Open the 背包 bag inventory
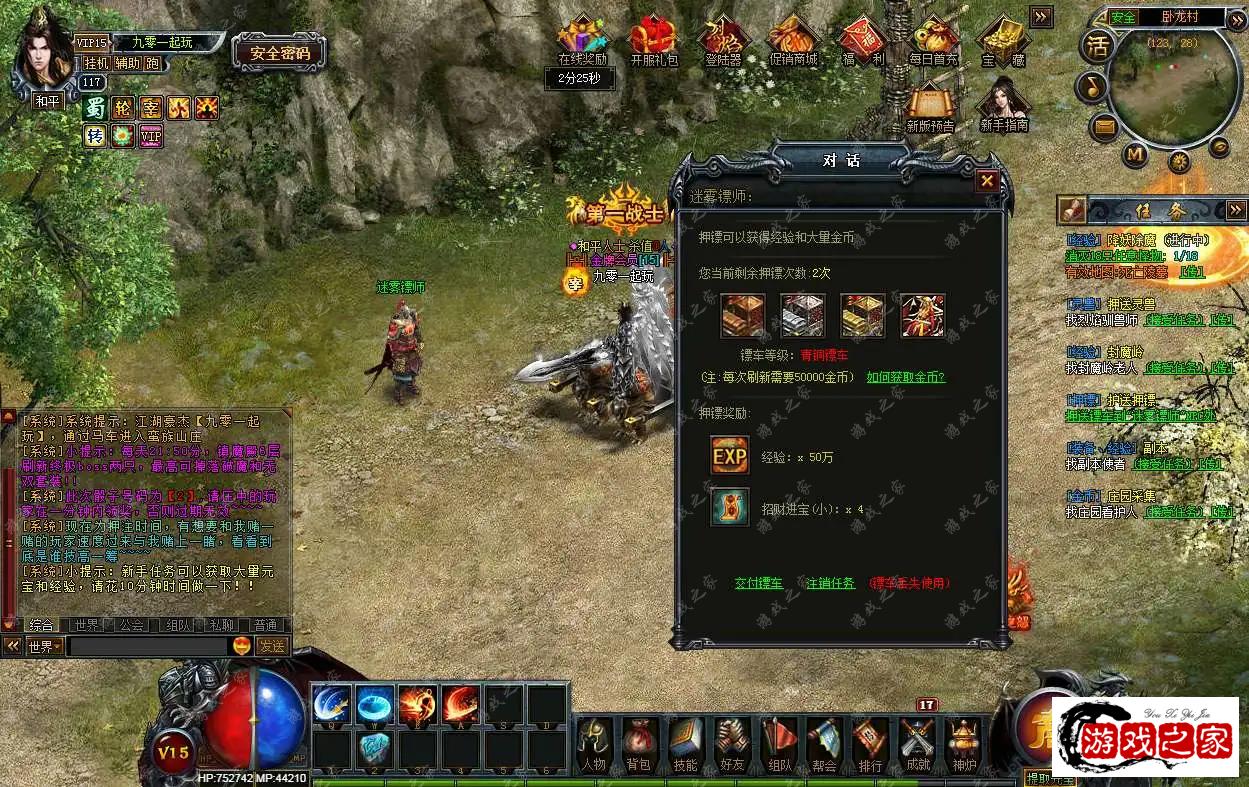 pyautogui.click(x=638, y=744)
